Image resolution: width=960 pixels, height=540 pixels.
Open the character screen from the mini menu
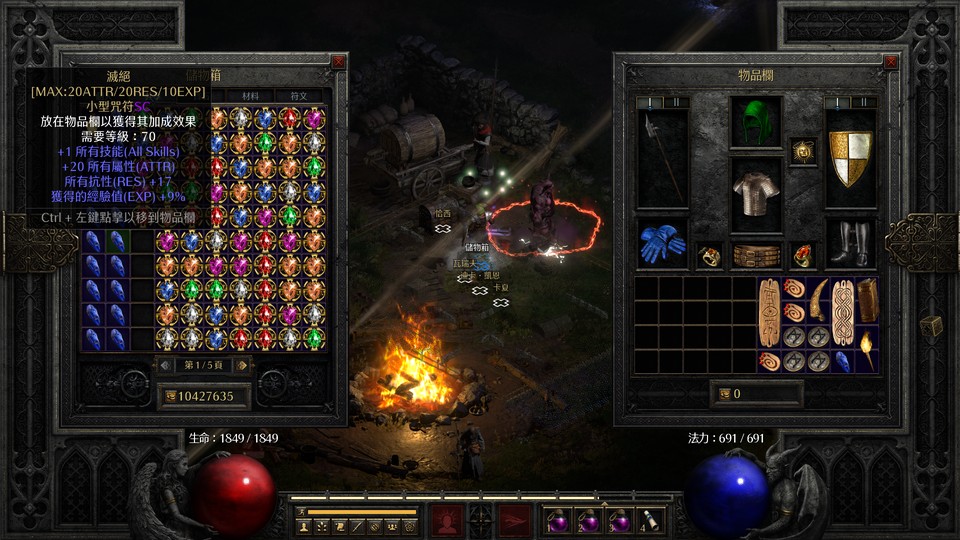tap(303, 526)
